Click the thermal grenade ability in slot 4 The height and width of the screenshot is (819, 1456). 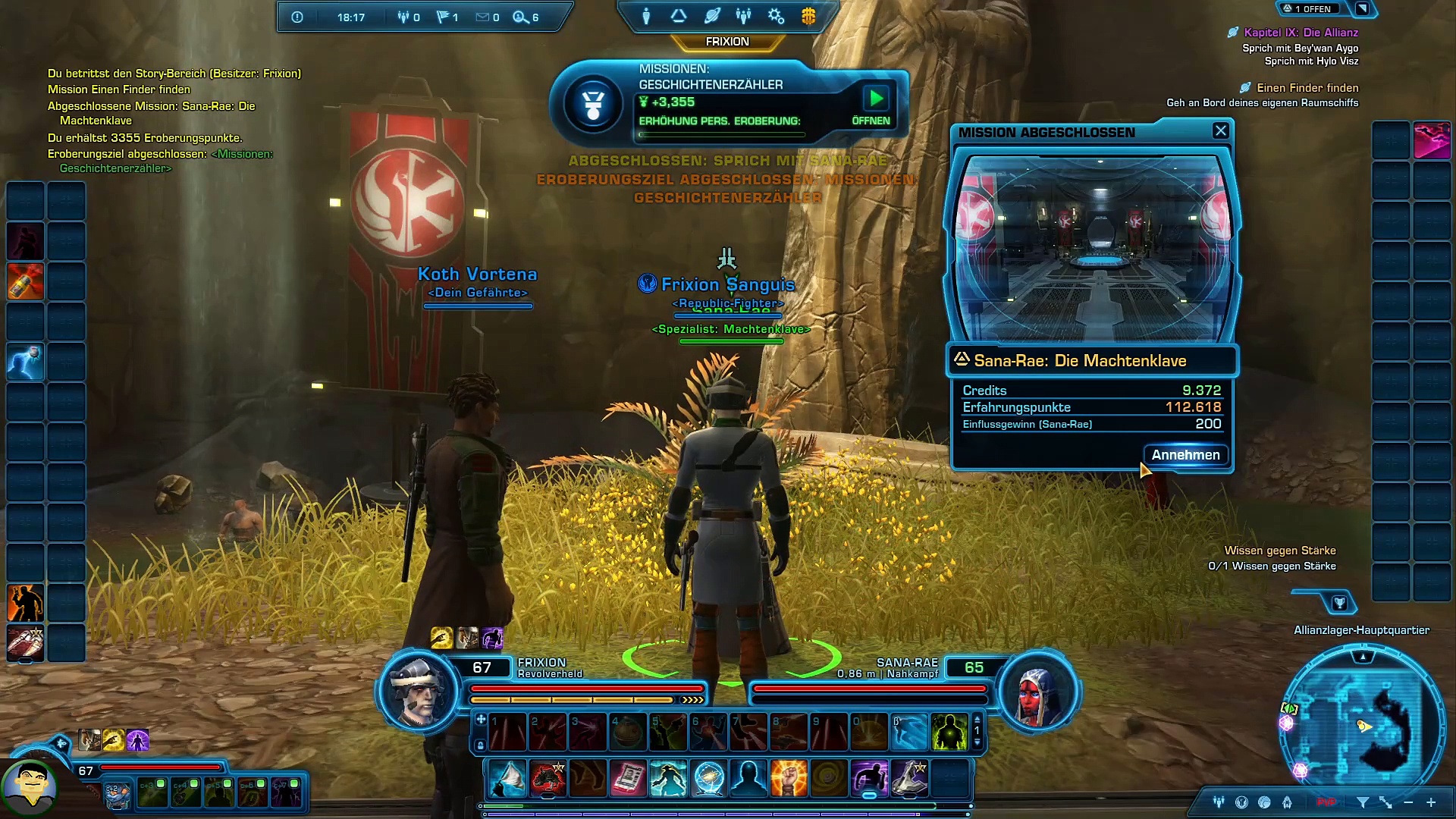628,733
